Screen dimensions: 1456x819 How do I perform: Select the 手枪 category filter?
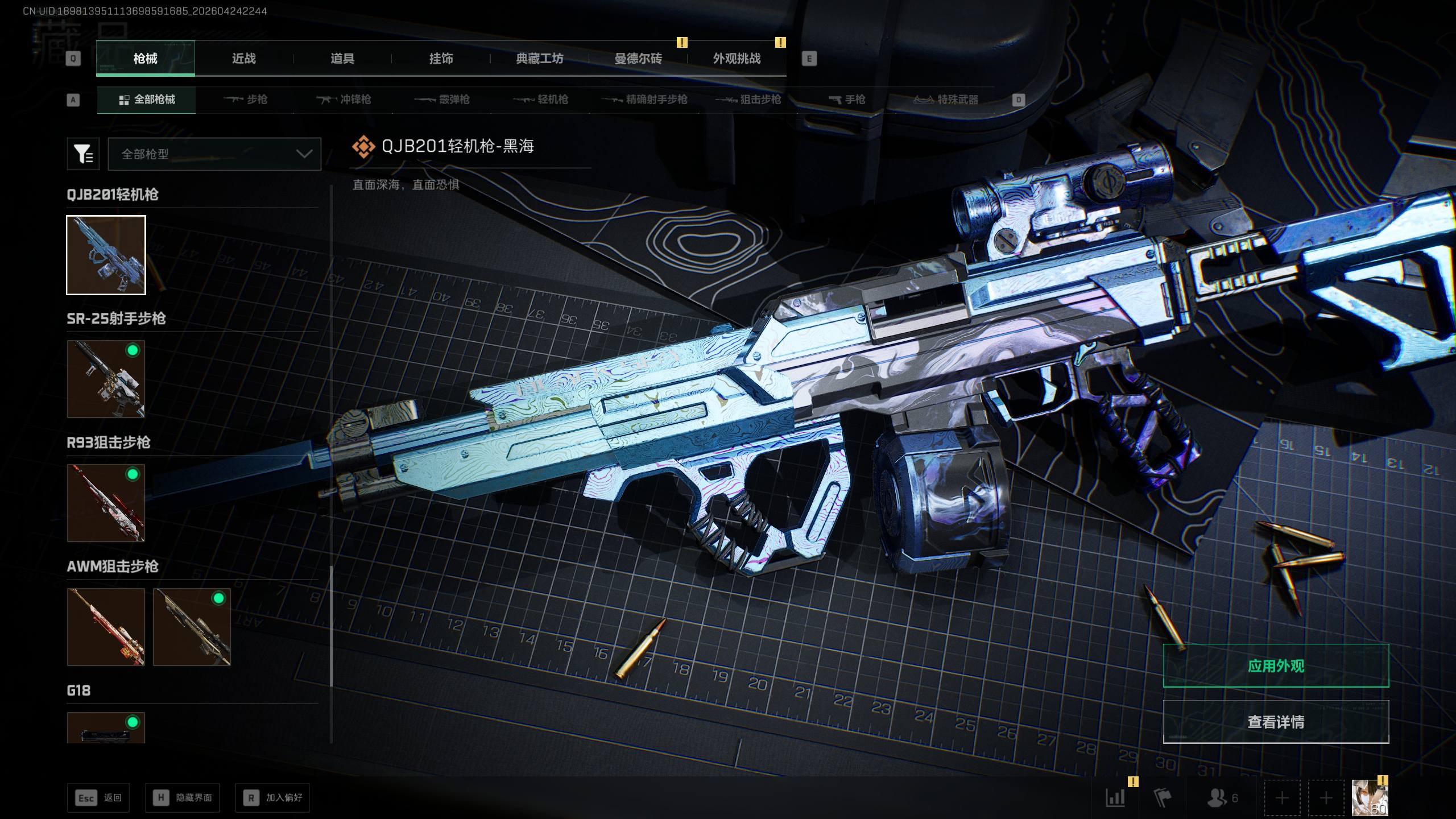click(x=847, y=100)
